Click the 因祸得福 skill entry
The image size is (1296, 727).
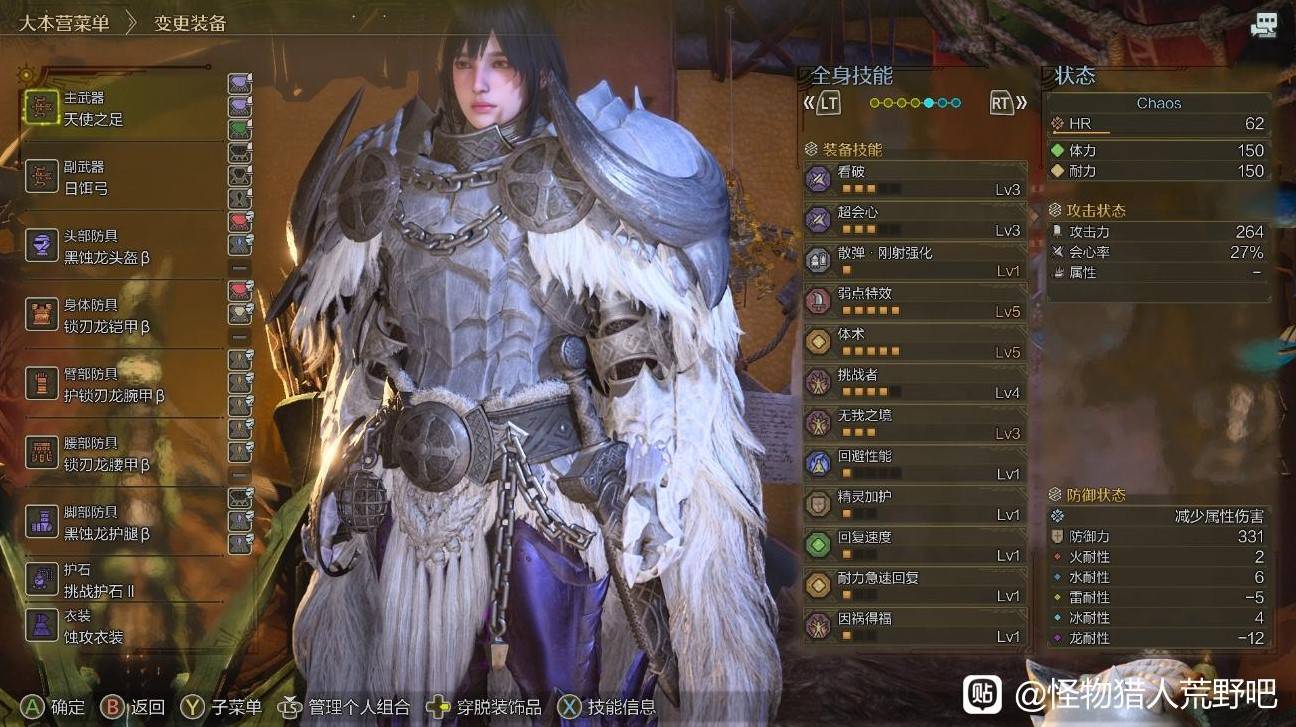[915, 627]
